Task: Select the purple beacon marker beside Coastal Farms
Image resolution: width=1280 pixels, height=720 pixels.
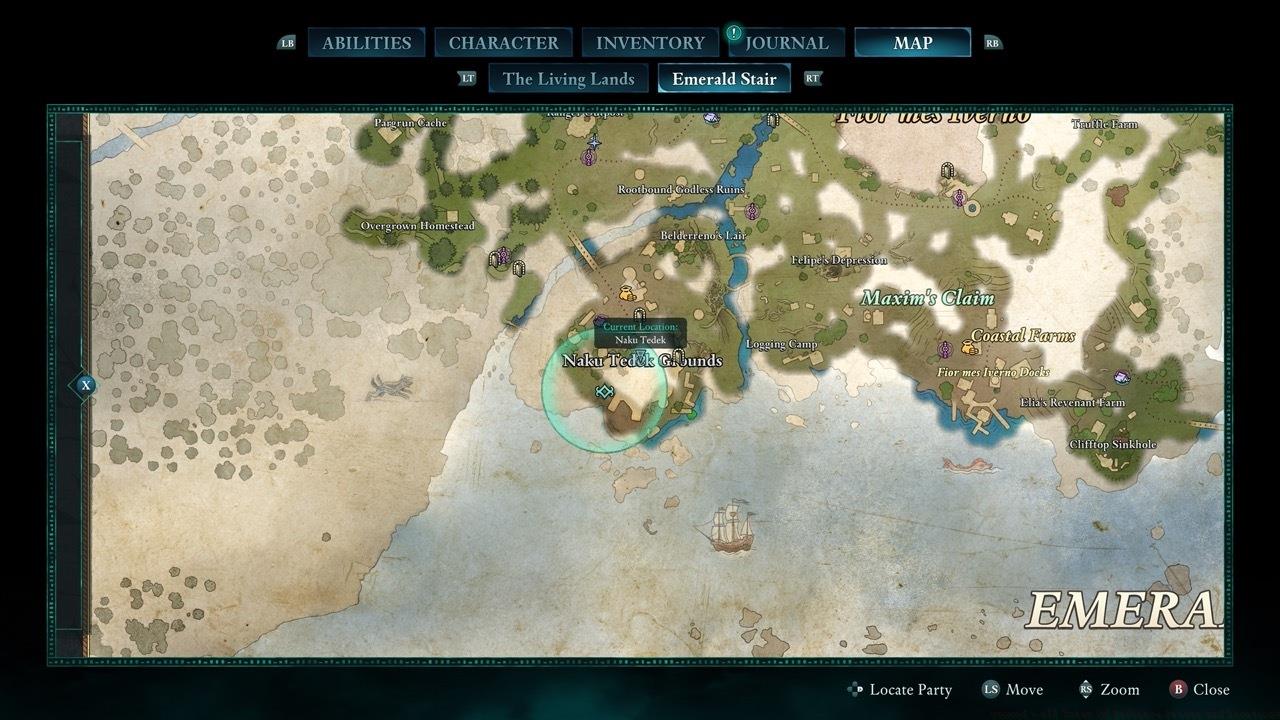Action: pyautogui.click(x=944, y=349)
